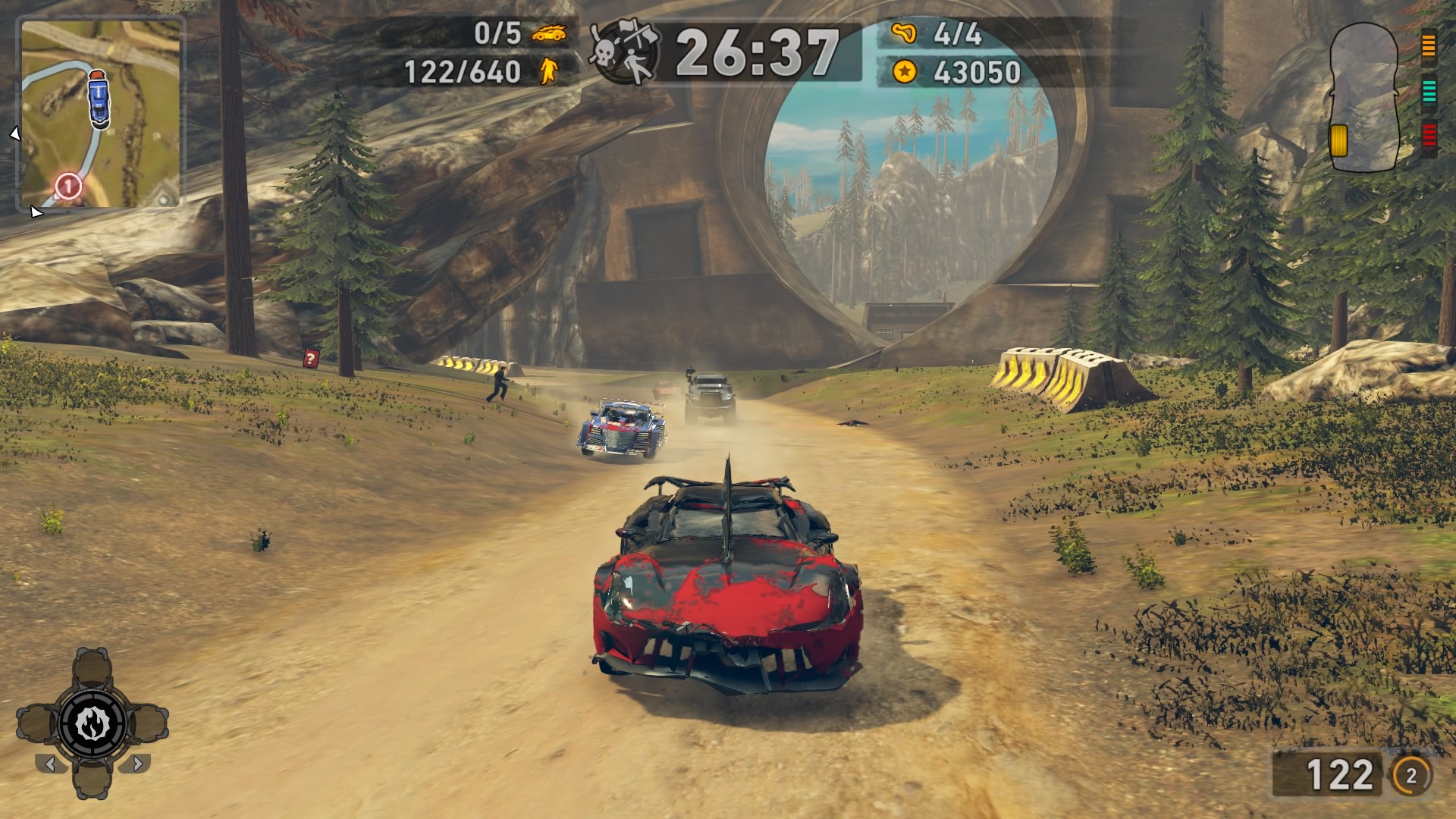Cycle power-ups with the right arrow
The image size is (1456, 819).
point(136,764)
